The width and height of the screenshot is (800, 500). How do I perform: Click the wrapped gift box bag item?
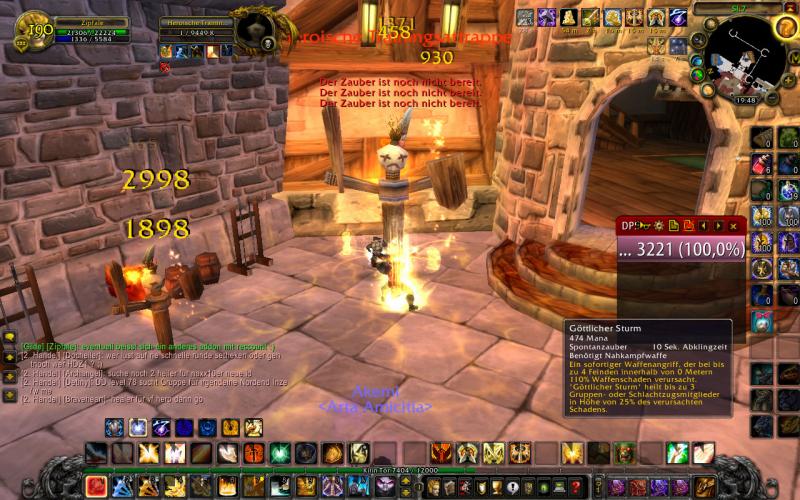[x=762, y=320]
